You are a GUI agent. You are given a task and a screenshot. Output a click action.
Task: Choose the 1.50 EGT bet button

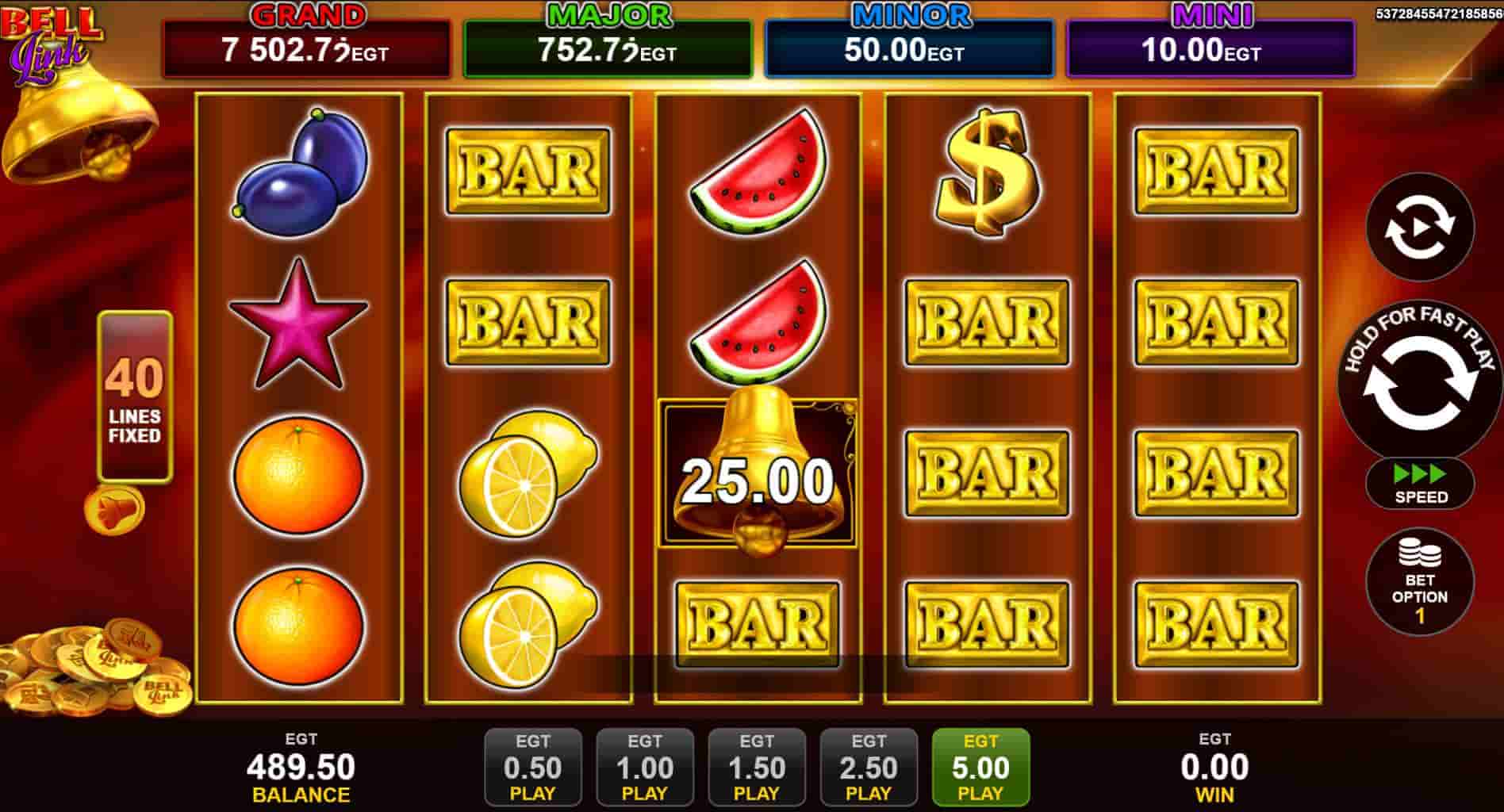(x=756, y=767)
